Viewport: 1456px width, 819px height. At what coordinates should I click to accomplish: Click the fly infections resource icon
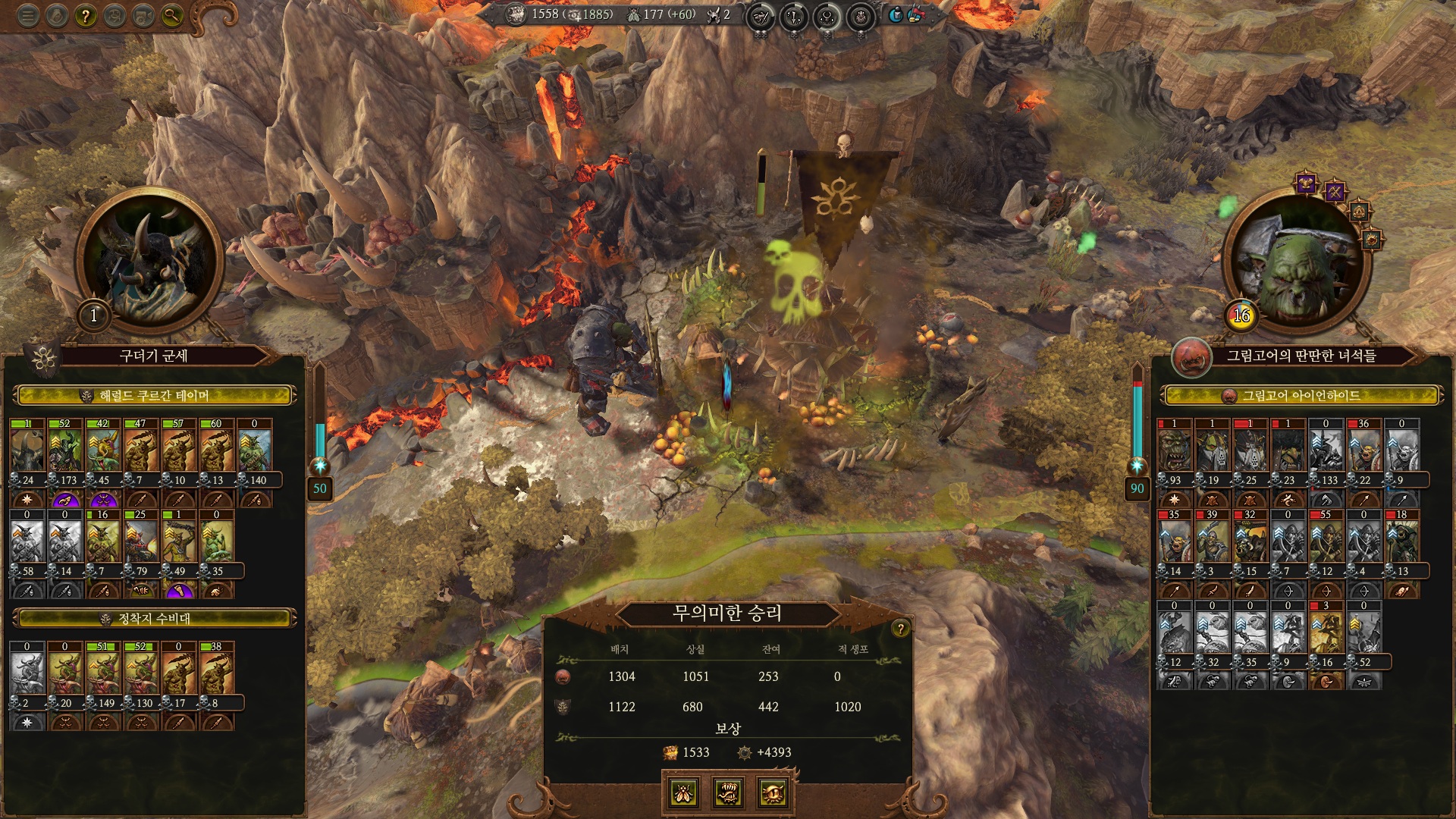[633, 14]
